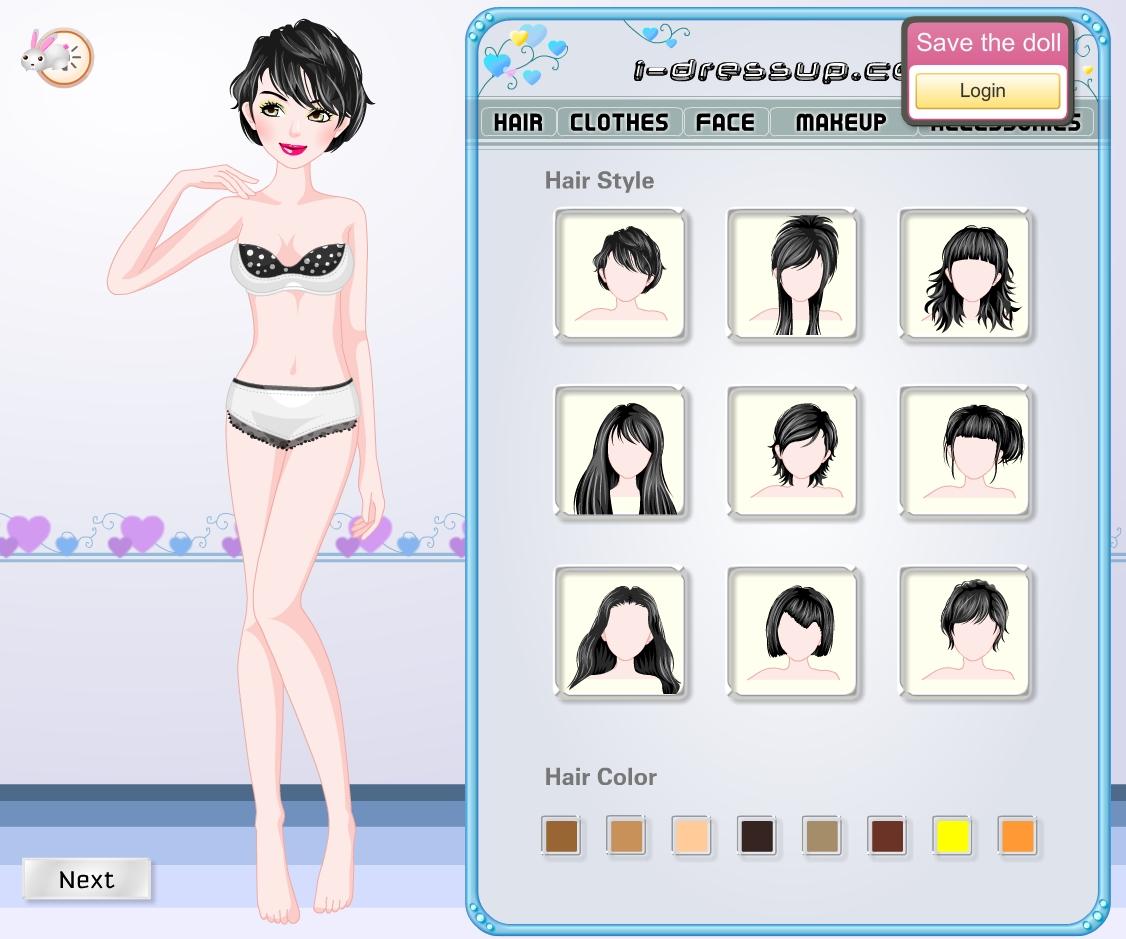Select the side ponytail with bangs hairstyle
Viewport: 1126px width, 939px height.
click(x=965, y=453)
